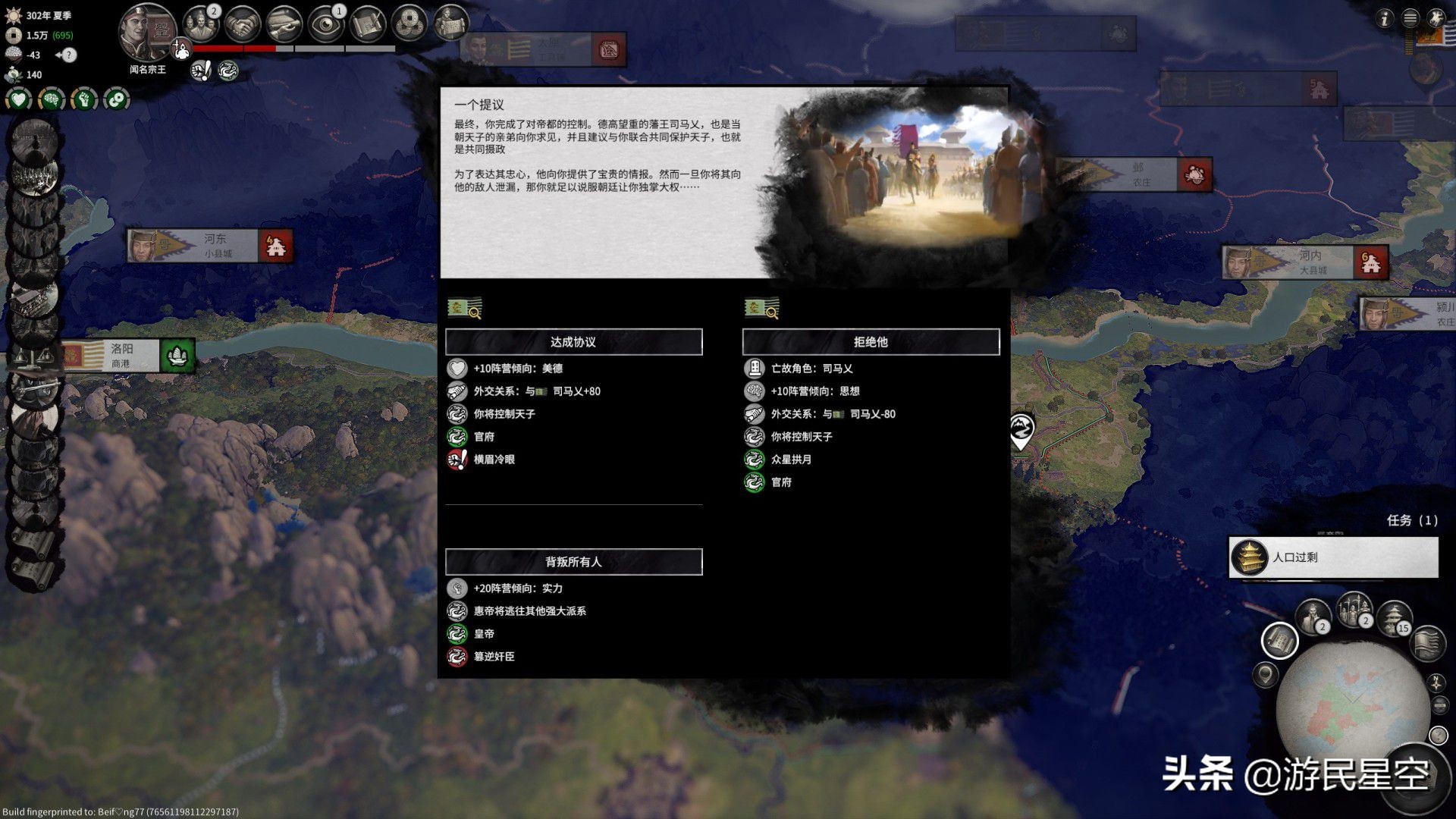Accept the proposal via 达成协议

(573, 341)
